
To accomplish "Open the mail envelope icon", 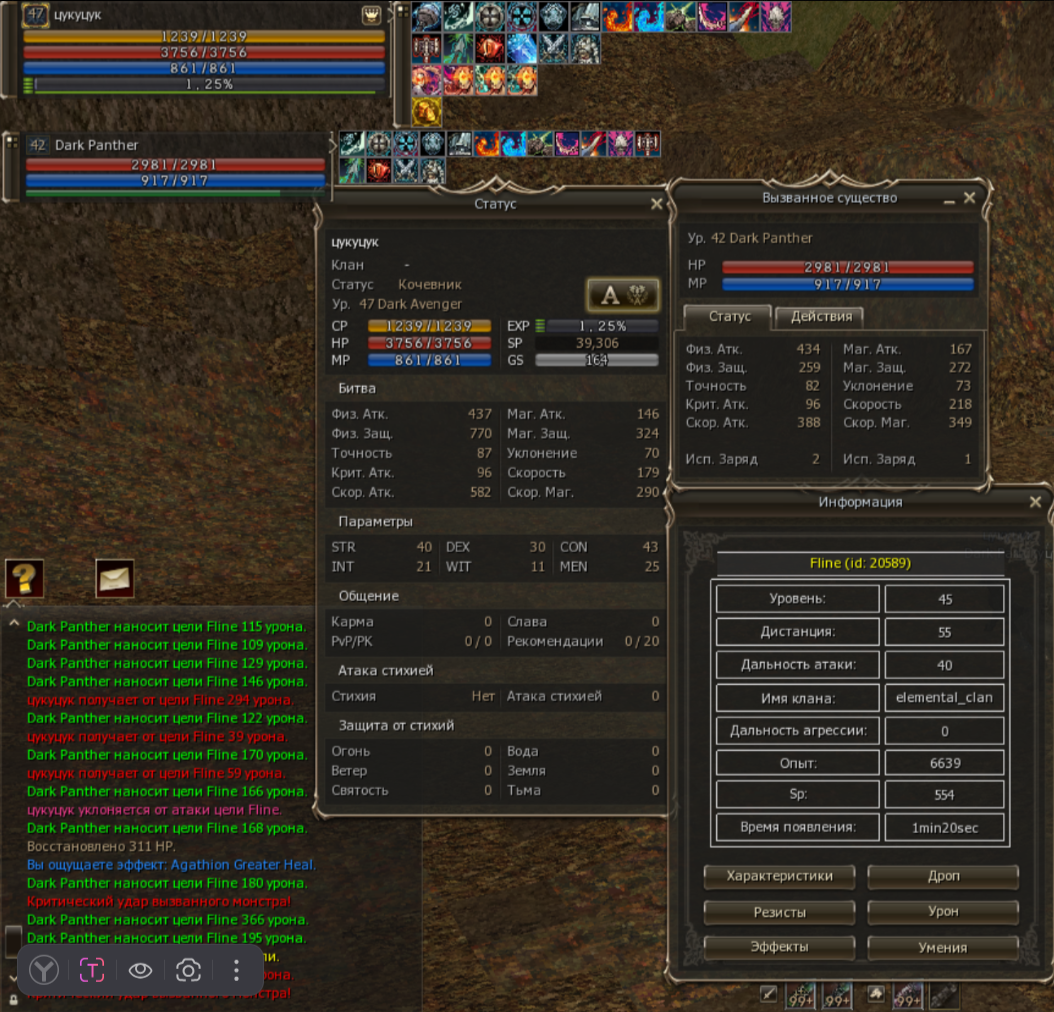I will point(115,577).
